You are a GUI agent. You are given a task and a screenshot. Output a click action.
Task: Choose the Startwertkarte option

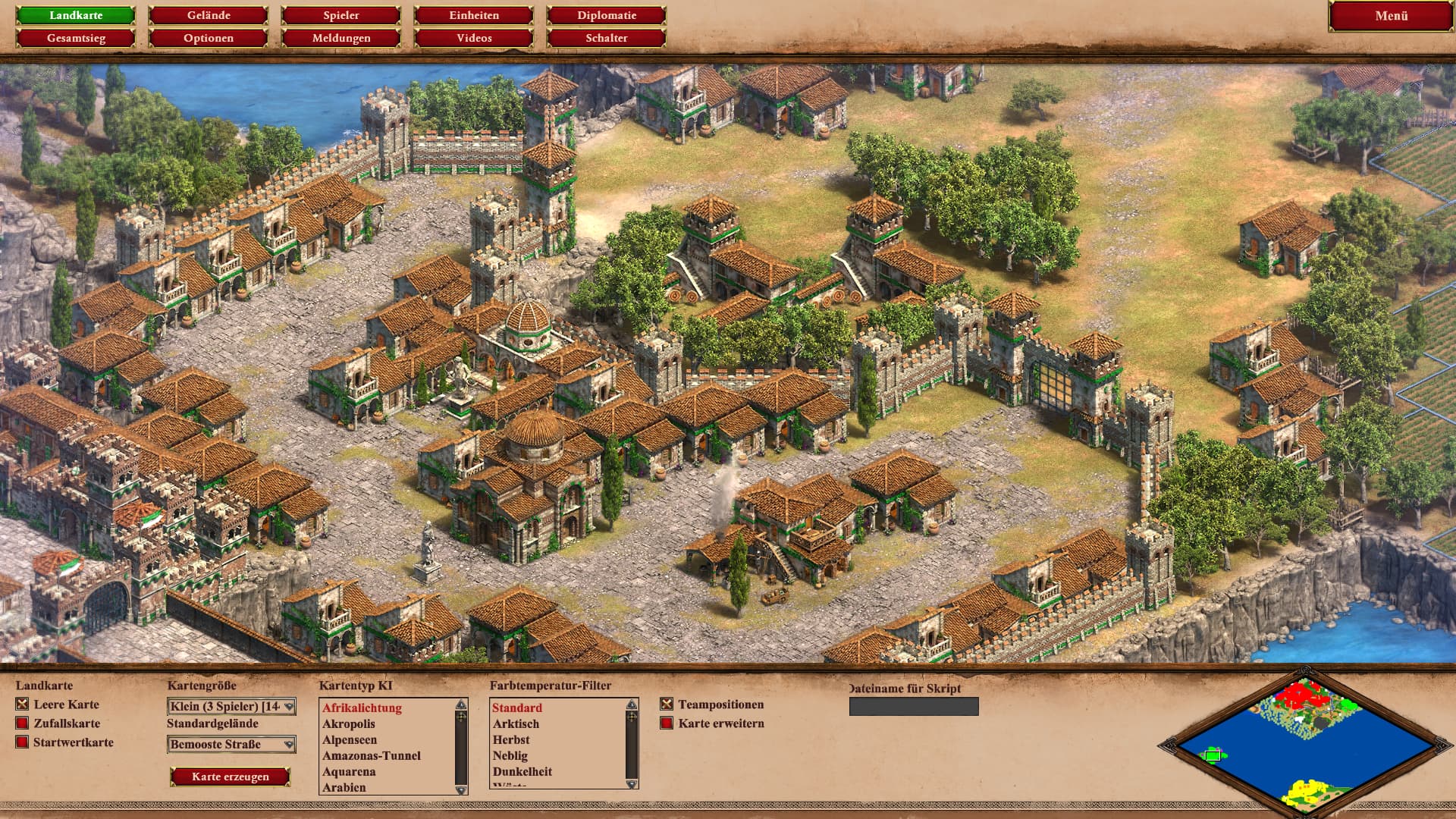pyautogui.click(x=22, y=742)
